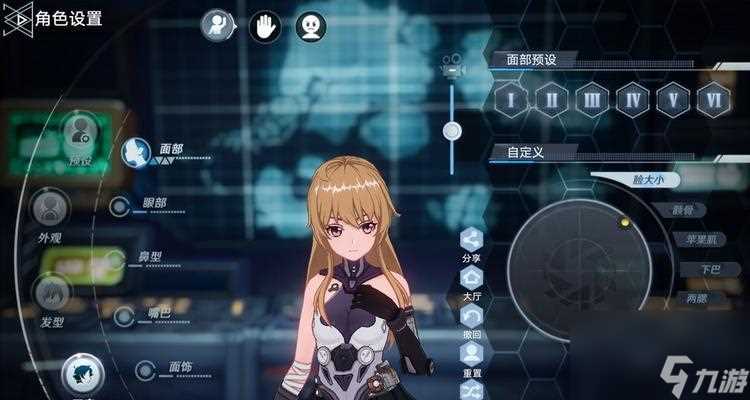Choose the 下巴 chin option
Screen dimensions: 750x400
coord(708,269)
